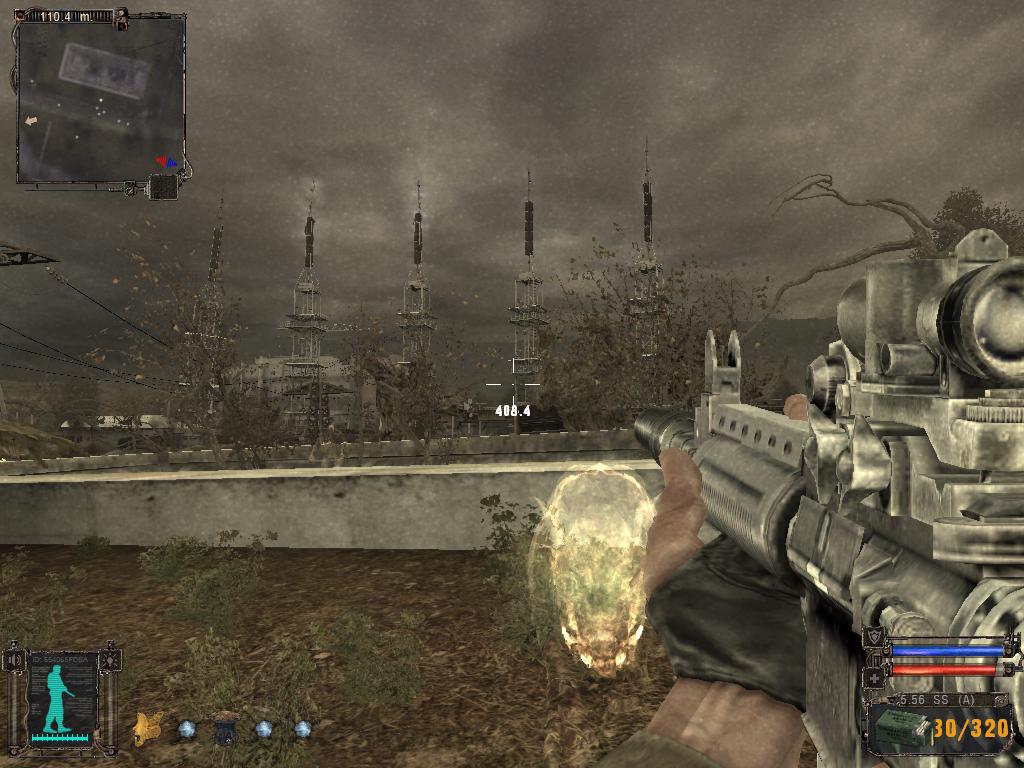The image size is (1024, 768).
Task: Click the sun-shaped visibility indicator icon
Action: point(110,660)
